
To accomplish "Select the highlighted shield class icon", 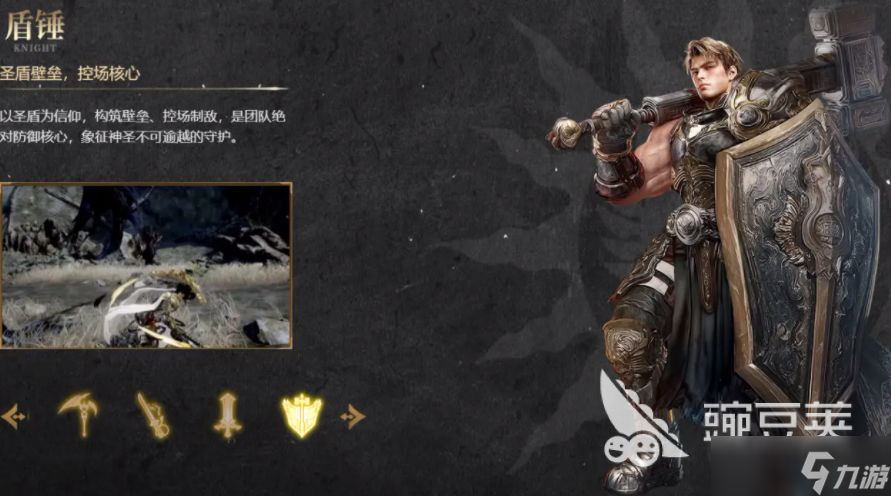I will pyautogui.click(x=302, y=415).
